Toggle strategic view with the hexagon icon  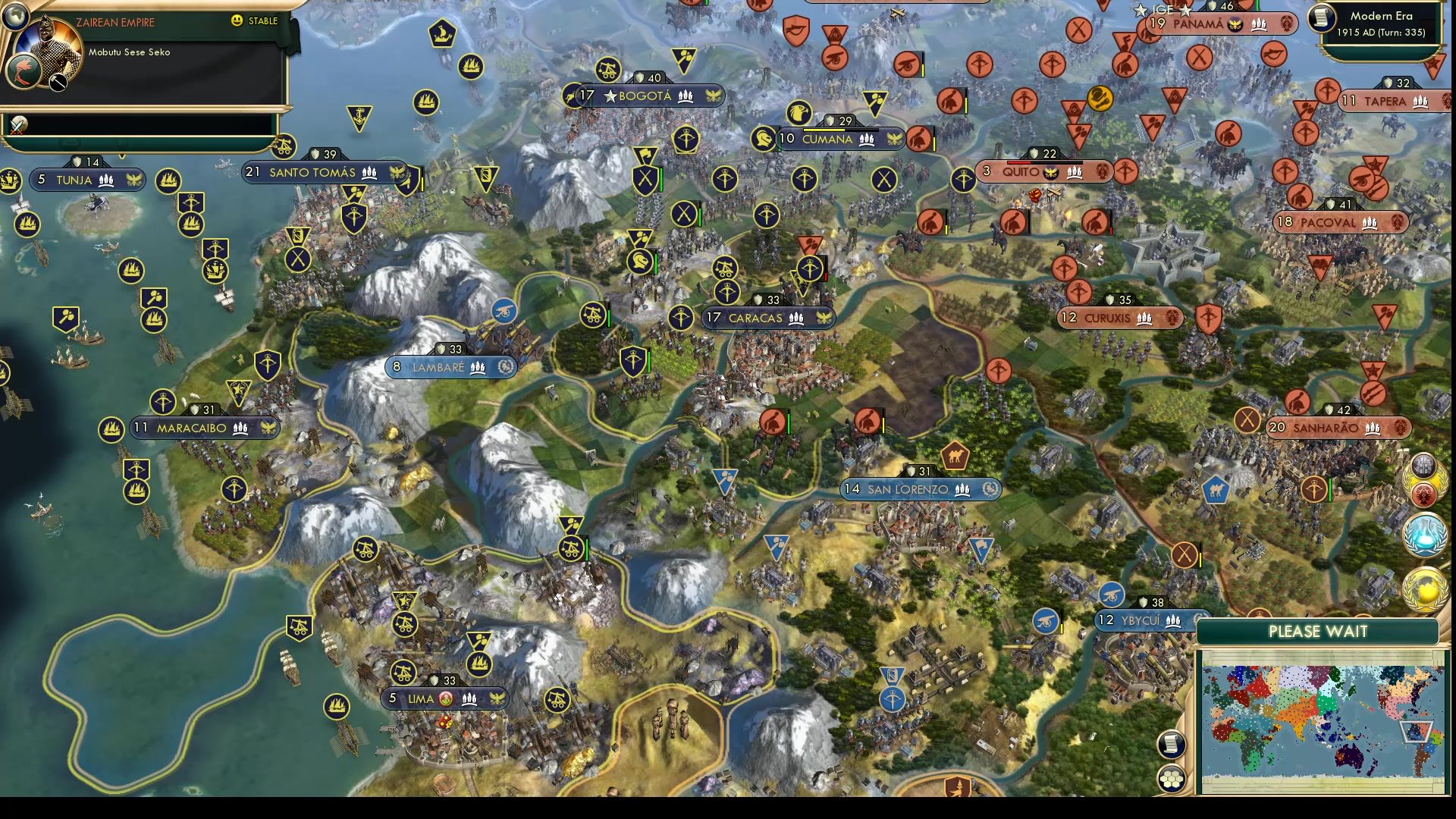1172,778
